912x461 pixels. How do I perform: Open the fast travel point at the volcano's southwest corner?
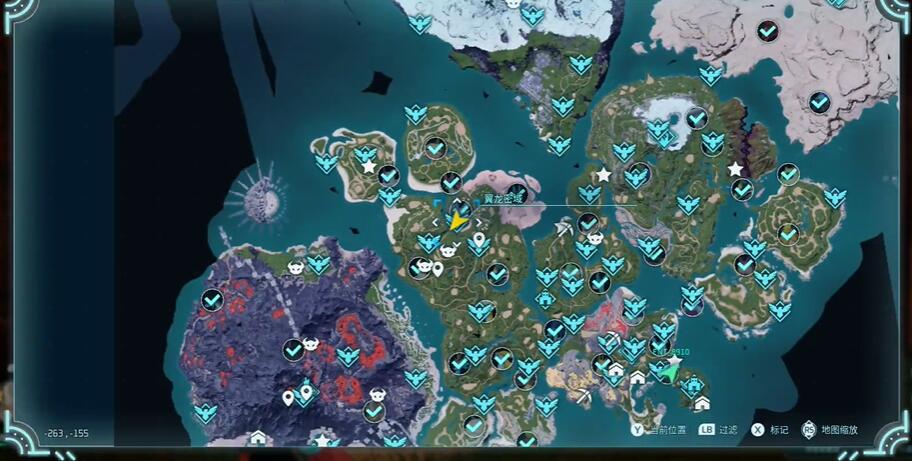click(206, 412)
